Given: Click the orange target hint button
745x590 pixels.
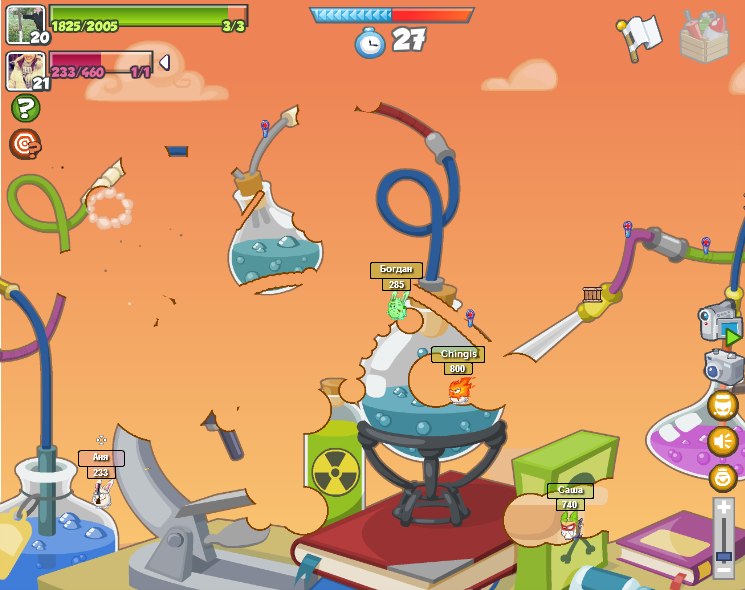Looking at the screenshot, I should (x=25, y=144).
